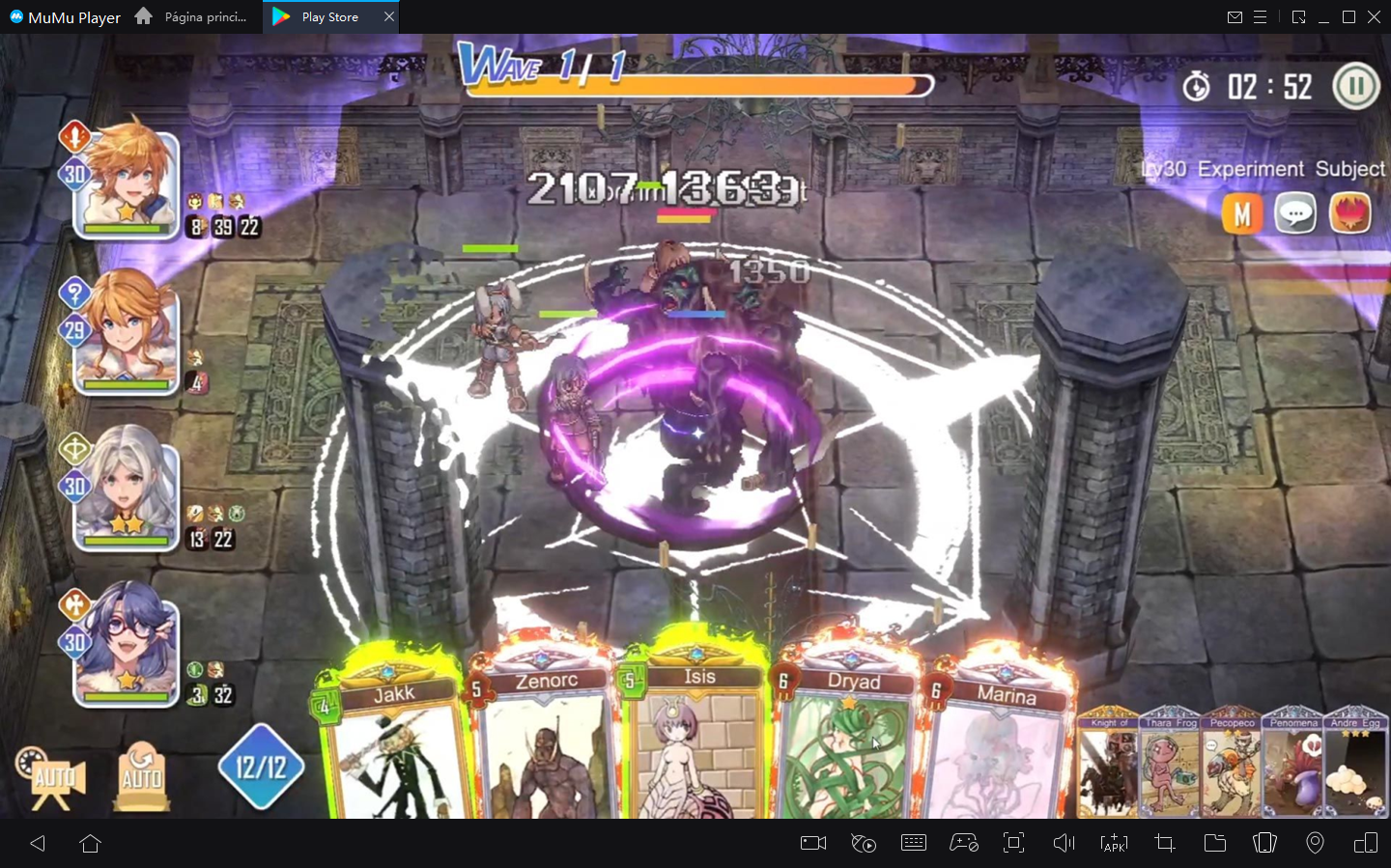Open the MuMu Player keyboard mapping tool

914,843
